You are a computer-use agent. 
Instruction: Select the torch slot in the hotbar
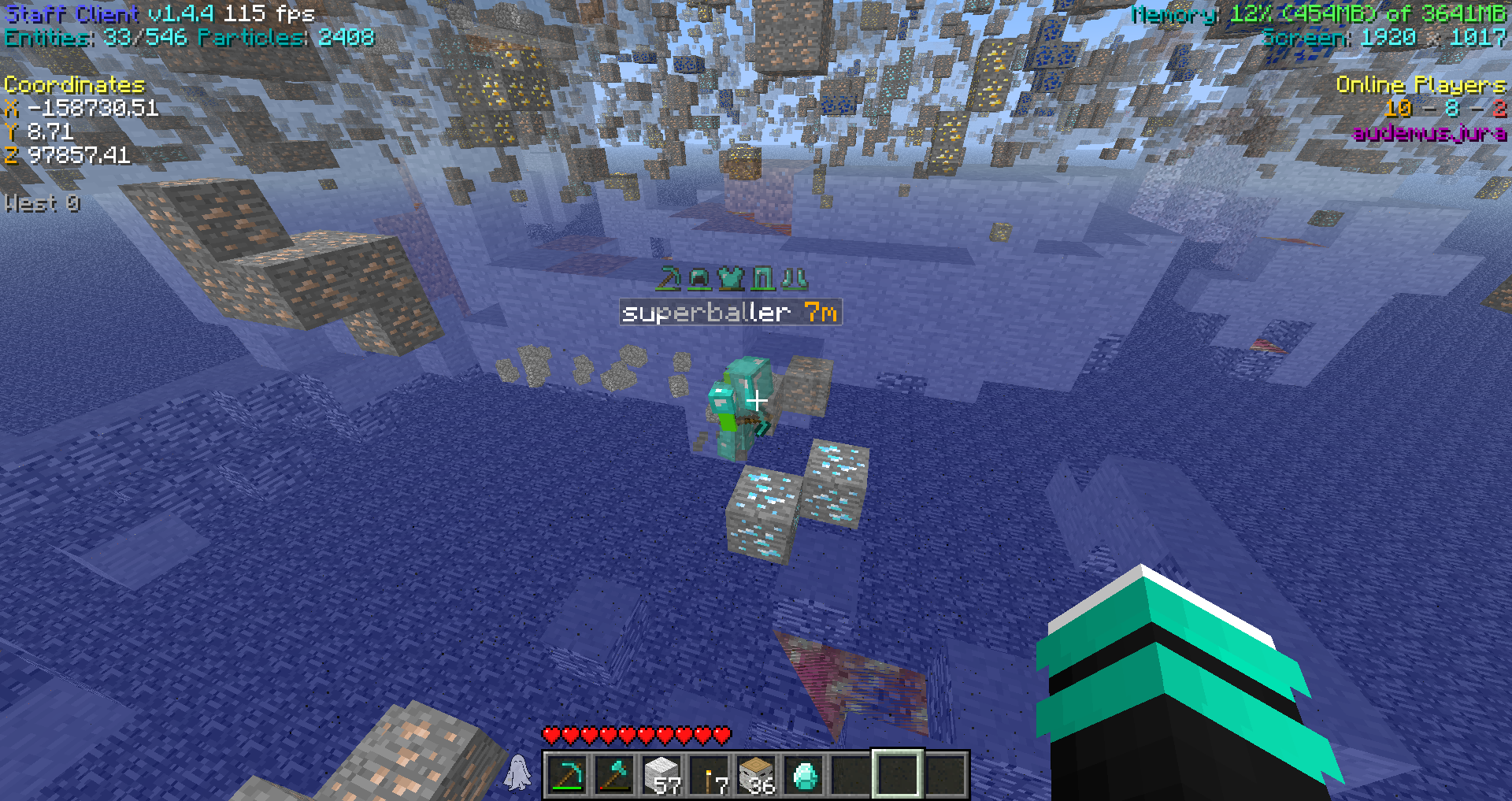coord(709,775)
